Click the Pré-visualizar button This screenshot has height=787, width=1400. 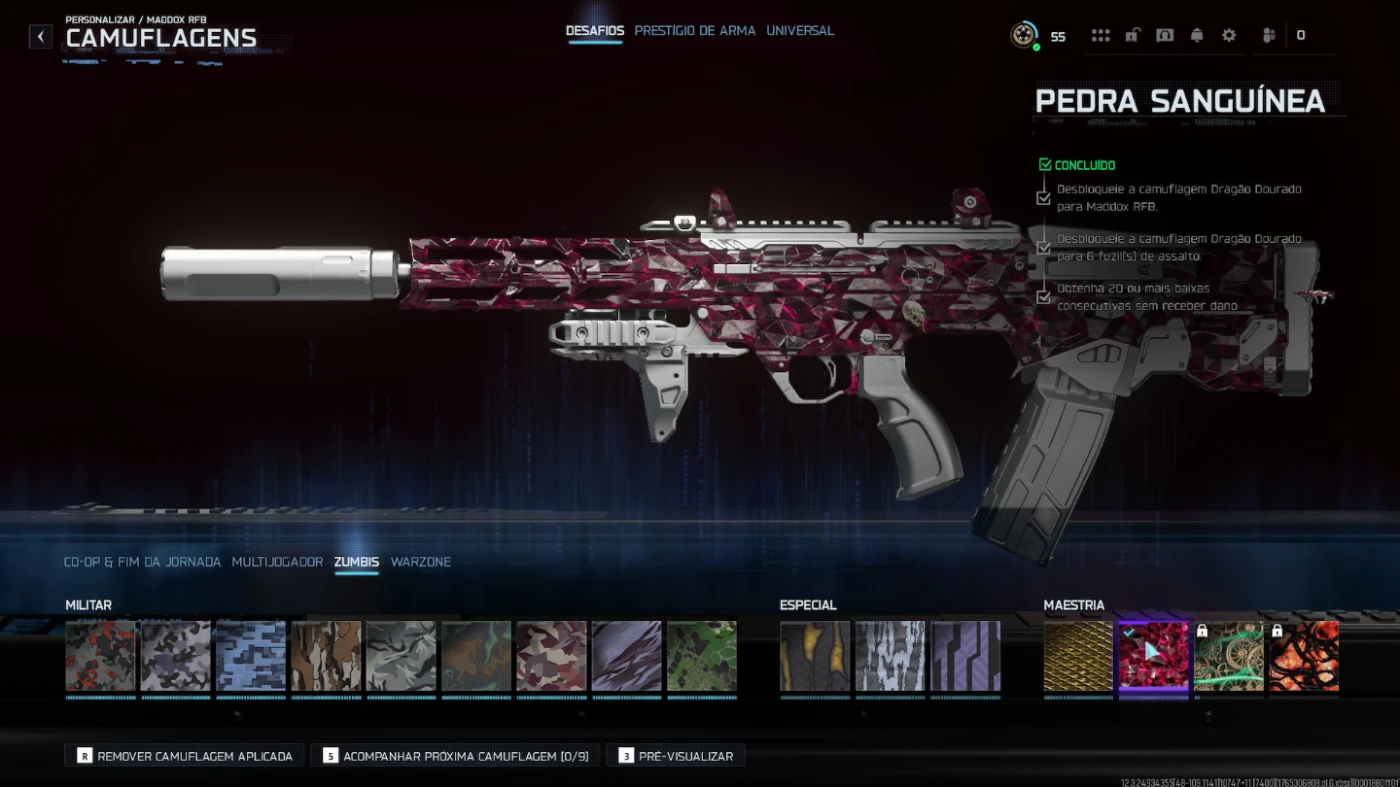[675, 756]
